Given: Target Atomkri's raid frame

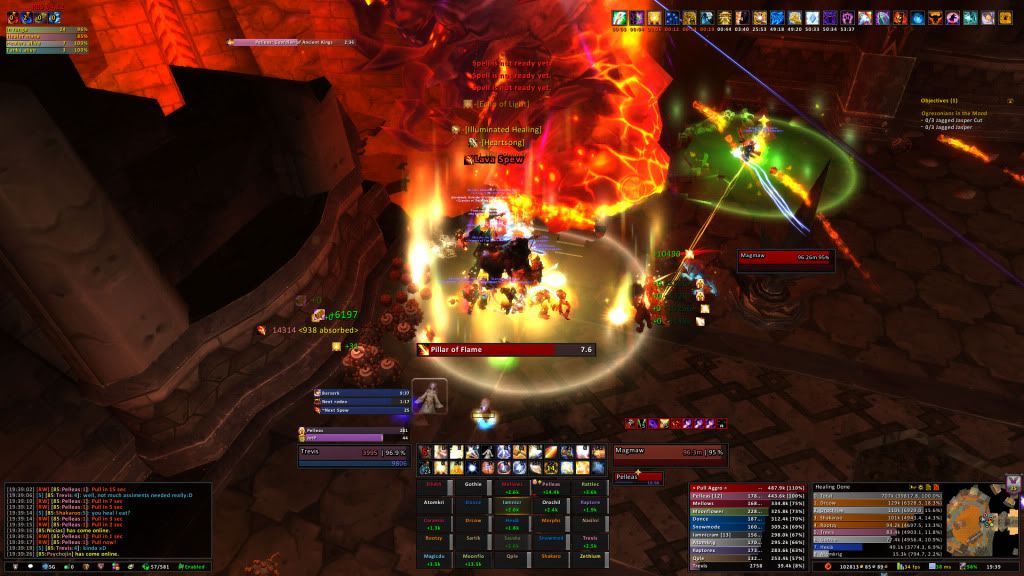Looking at the screenshot, I should point(434,502).
